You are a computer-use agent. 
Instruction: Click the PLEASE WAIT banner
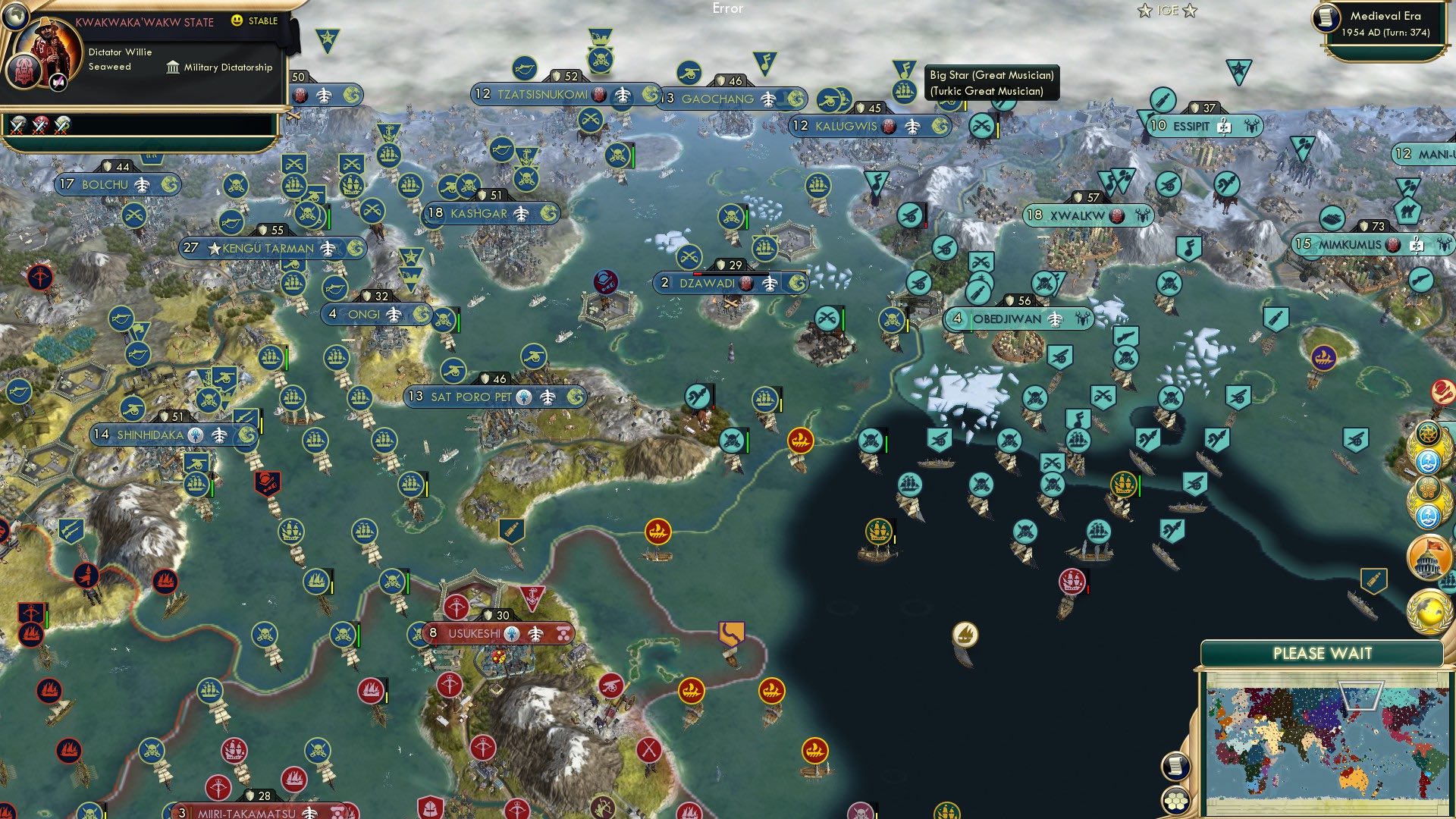pos(1323,653)
